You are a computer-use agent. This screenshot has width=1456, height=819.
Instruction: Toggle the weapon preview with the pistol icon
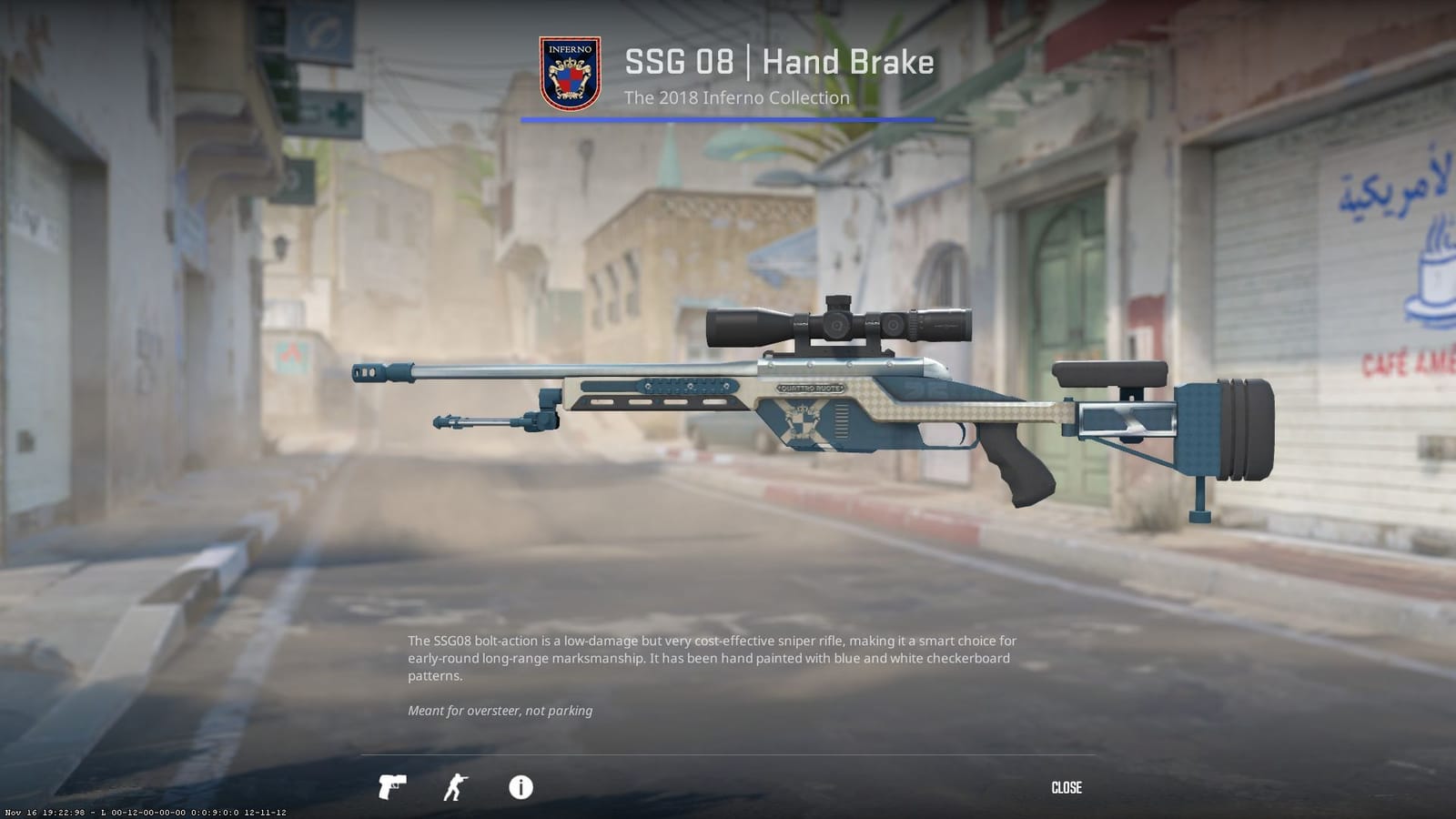(391, 788)
